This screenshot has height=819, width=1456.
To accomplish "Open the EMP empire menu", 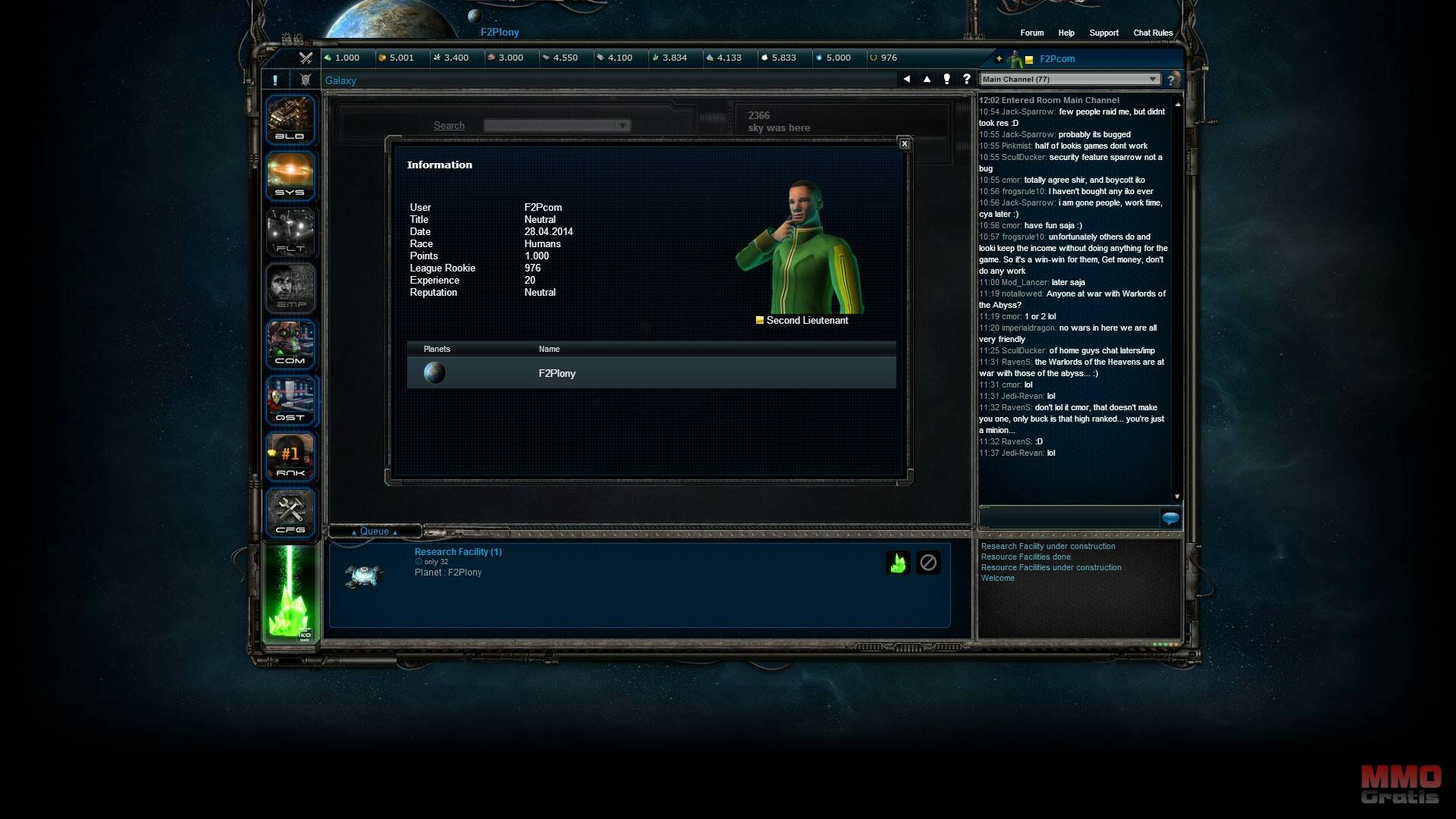I will pos(290,288).
